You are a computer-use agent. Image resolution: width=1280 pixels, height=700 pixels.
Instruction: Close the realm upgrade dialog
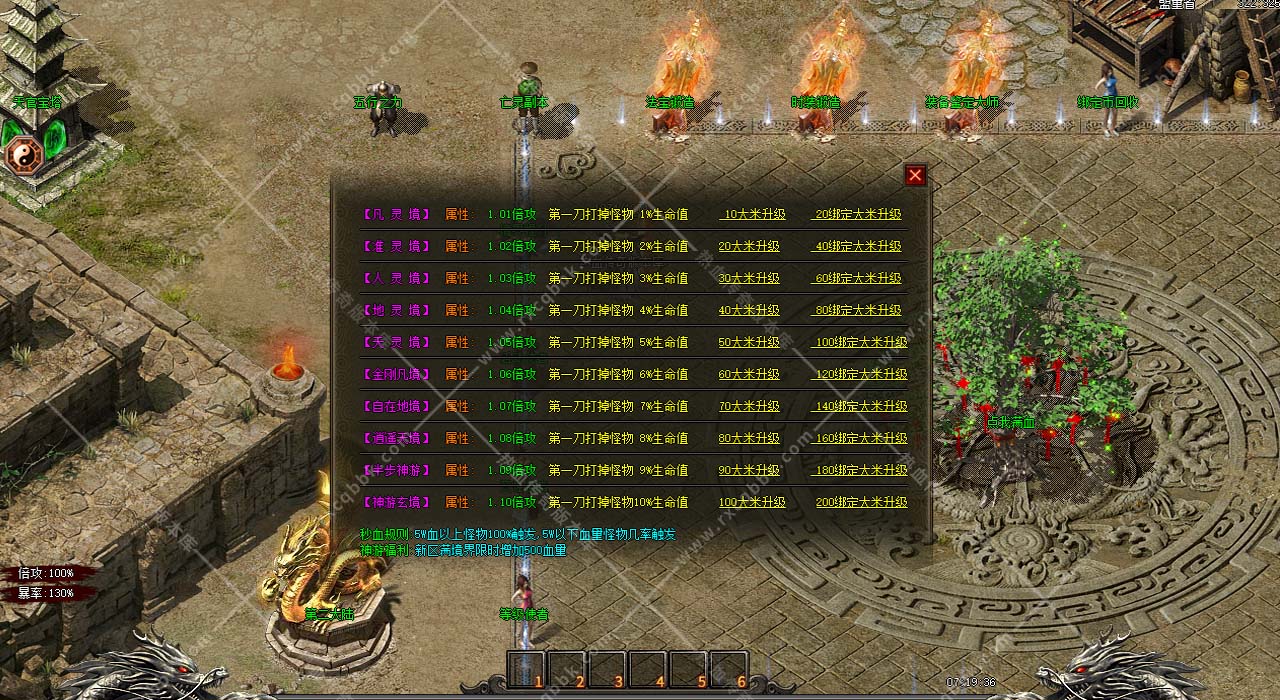(x=915, y=176)
